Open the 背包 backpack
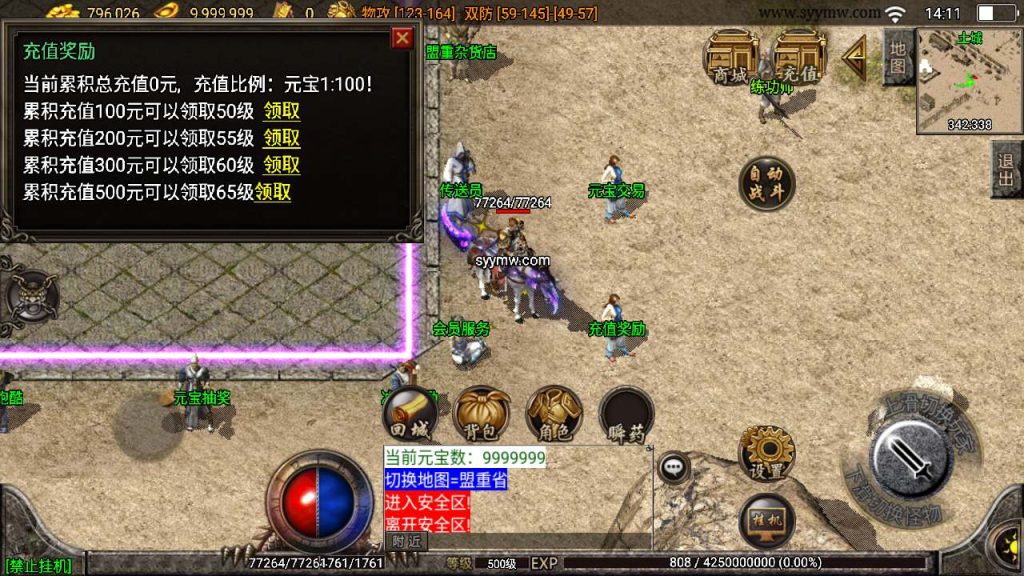The width and height of the screenshot is (1024, 576). click(x=482, y=412)
